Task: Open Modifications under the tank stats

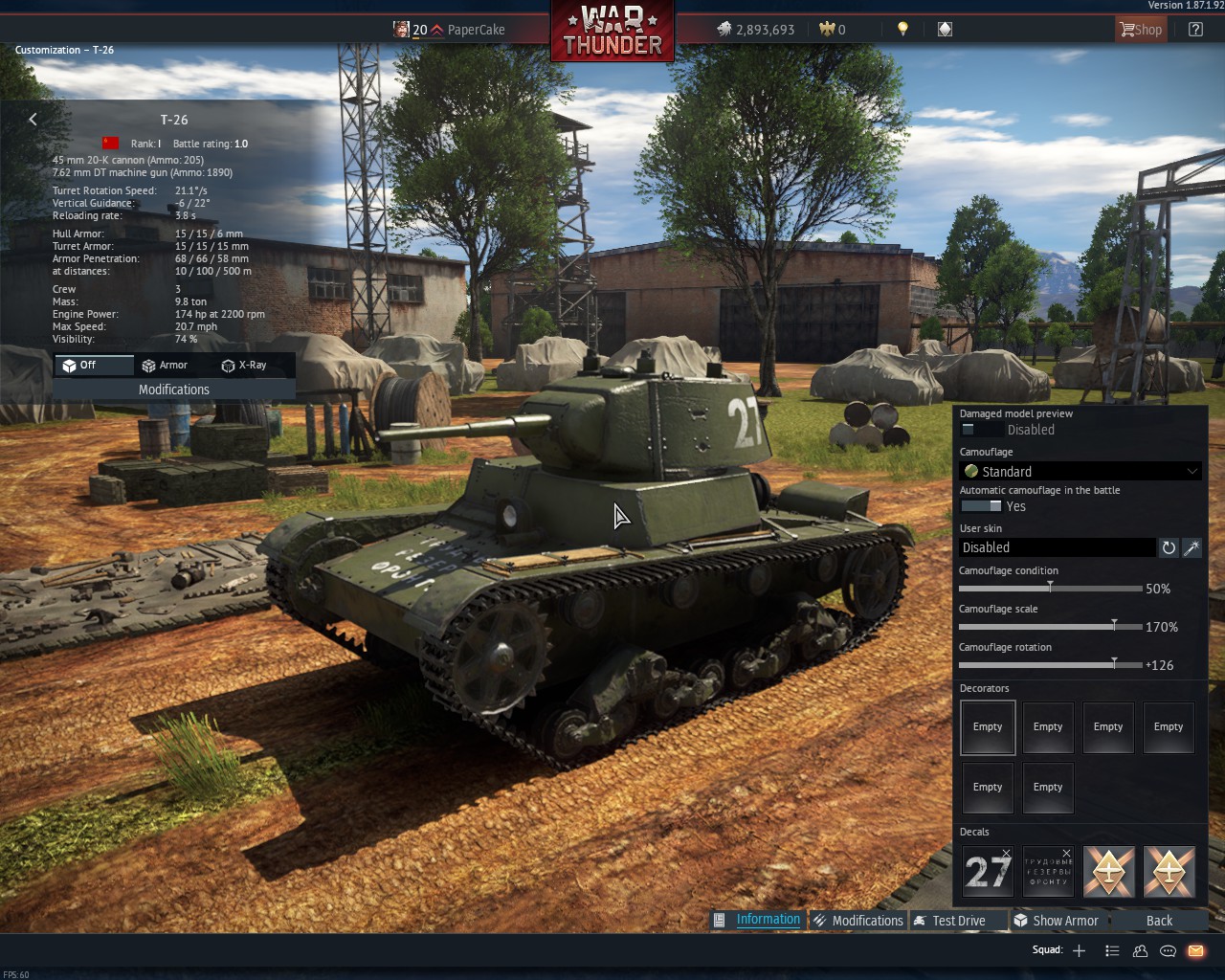Action: [x=173, y=390]
